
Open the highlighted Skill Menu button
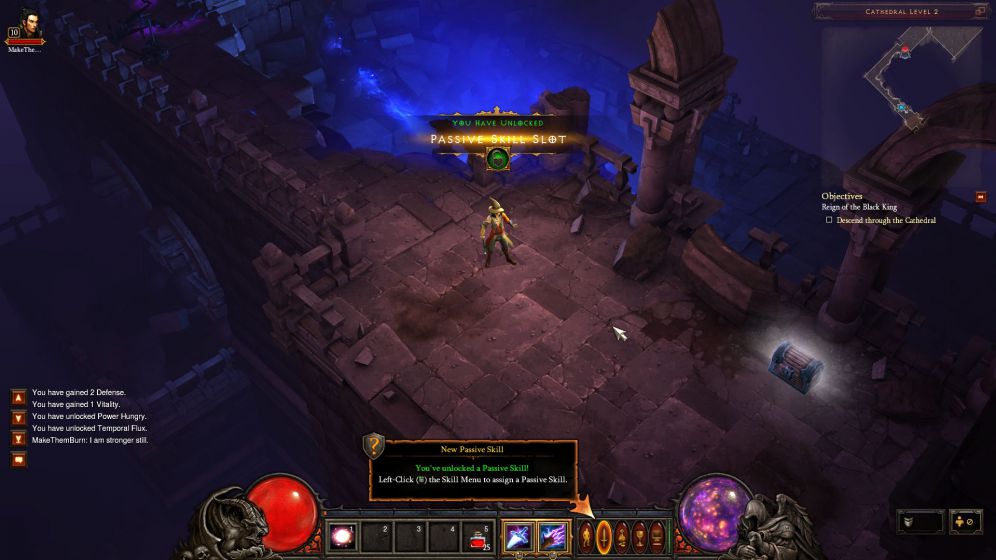[604, 537]
